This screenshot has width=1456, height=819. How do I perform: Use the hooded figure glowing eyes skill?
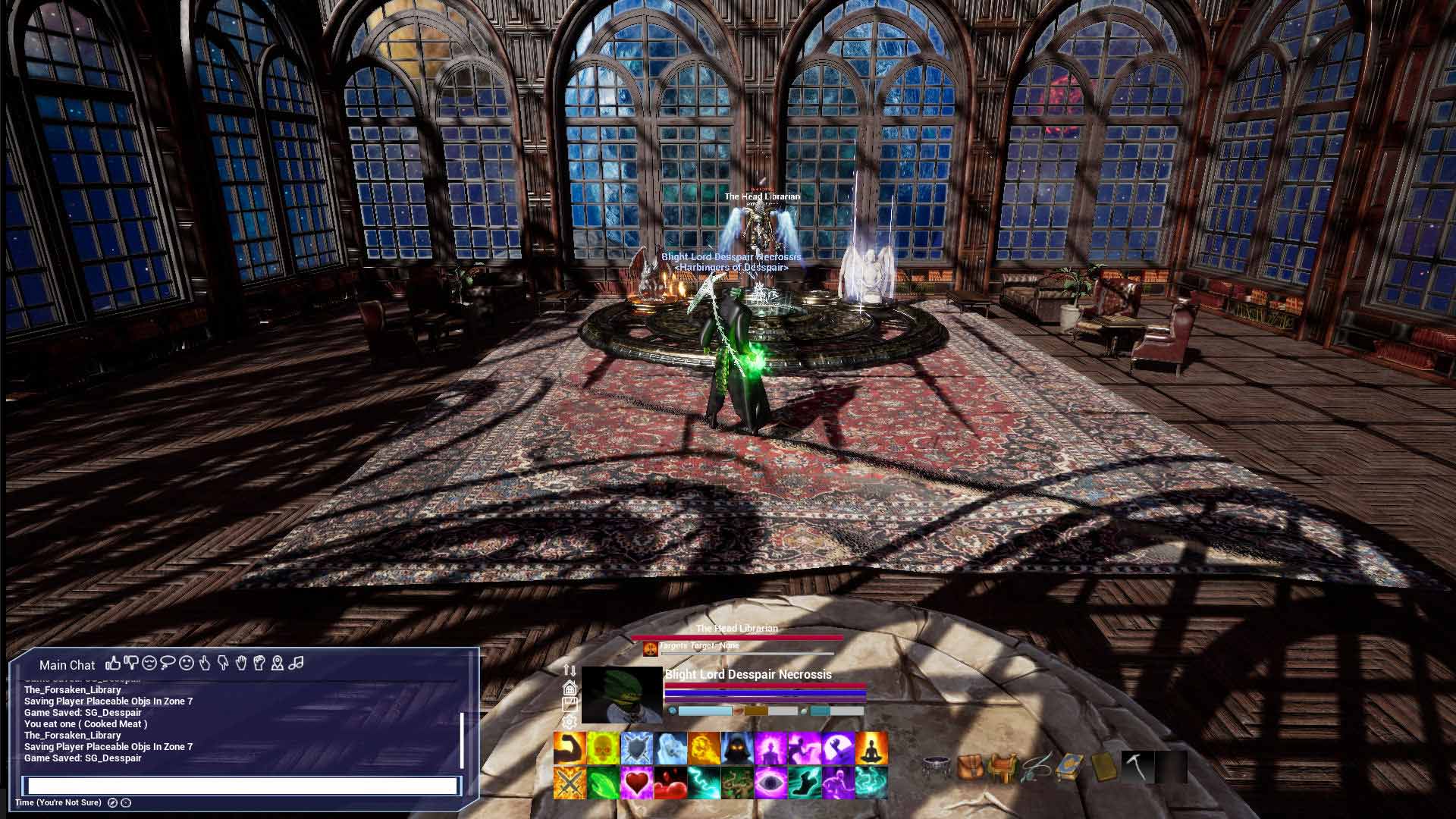pos(737,748)
